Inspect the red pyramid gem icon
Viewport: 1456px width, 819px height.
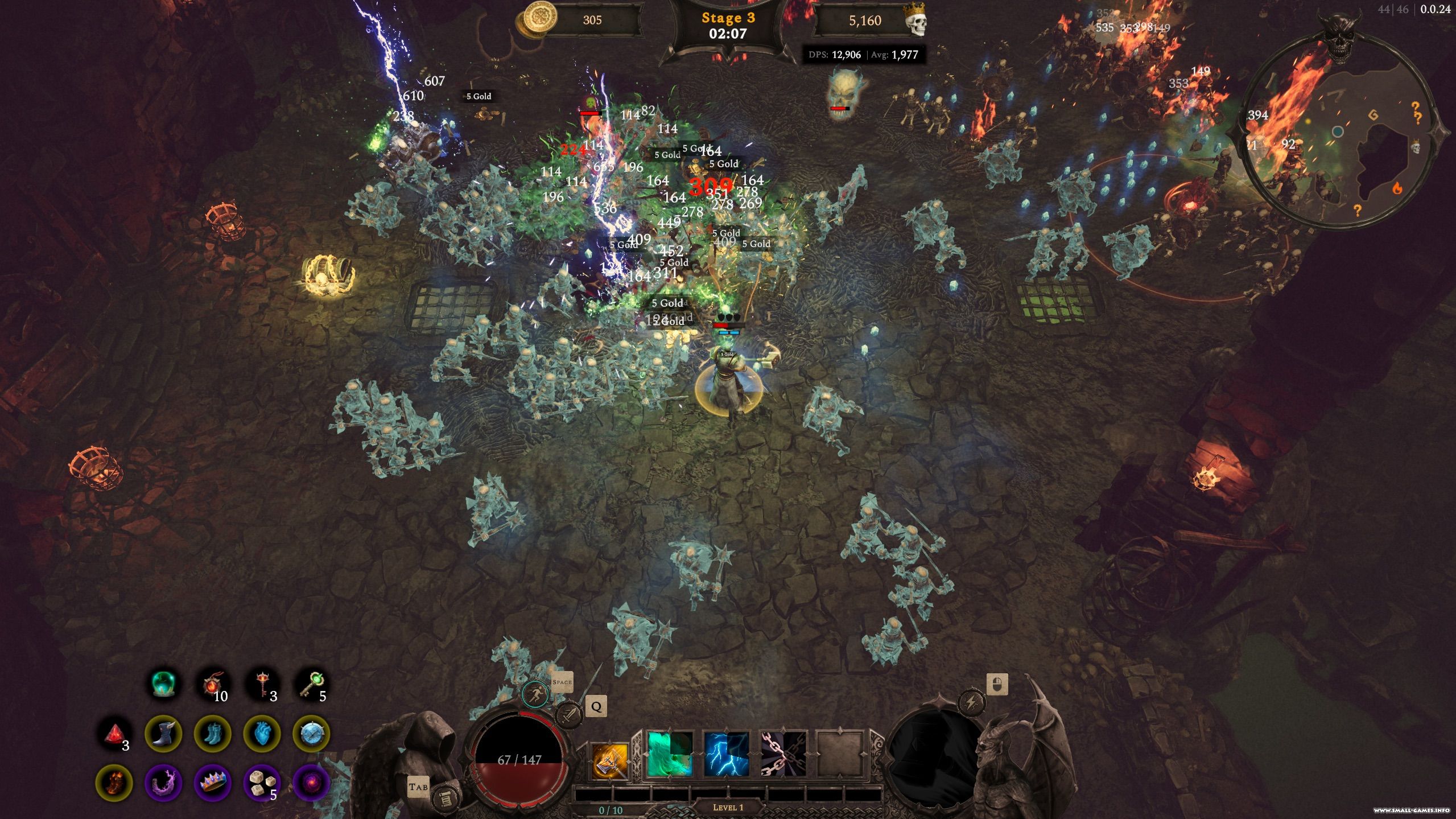(114, 734)
